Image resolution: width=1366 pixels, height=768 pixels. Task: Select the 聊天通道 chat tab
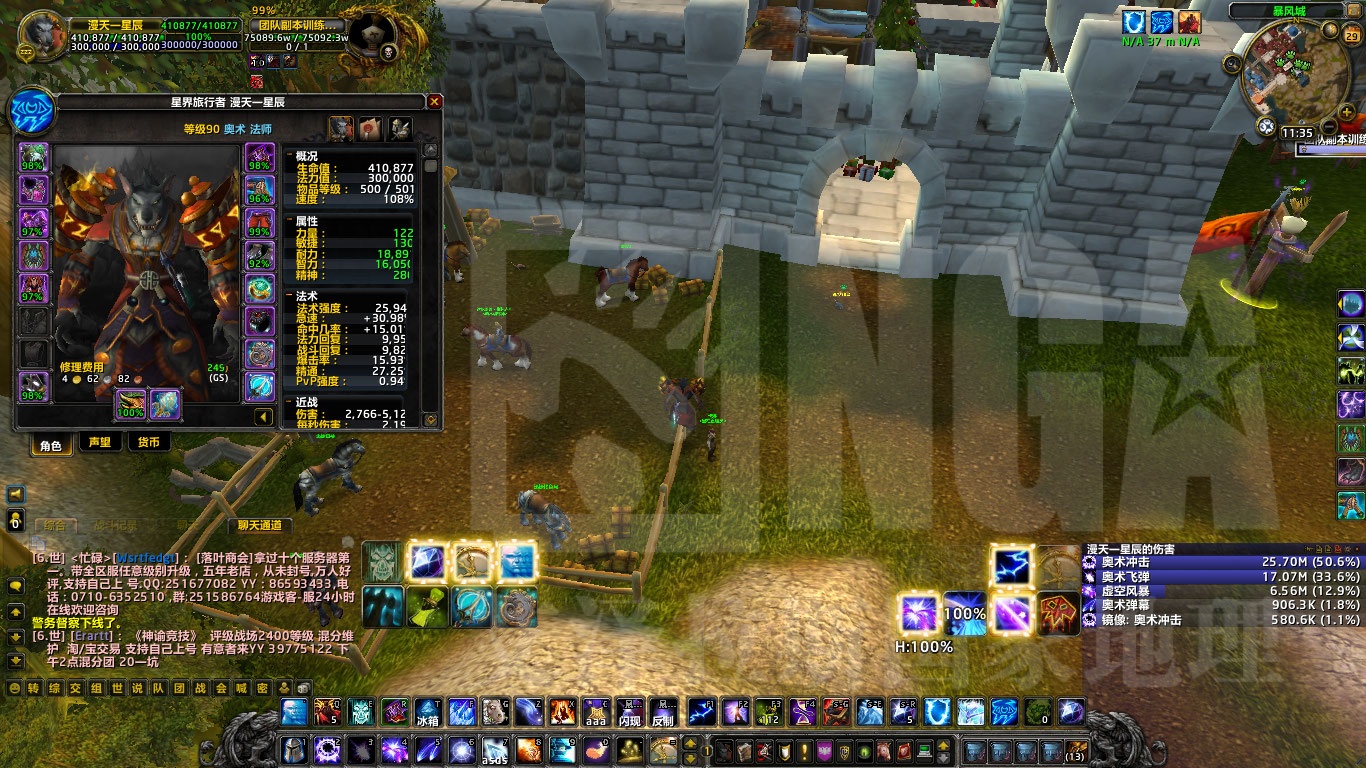coord(259,525)
